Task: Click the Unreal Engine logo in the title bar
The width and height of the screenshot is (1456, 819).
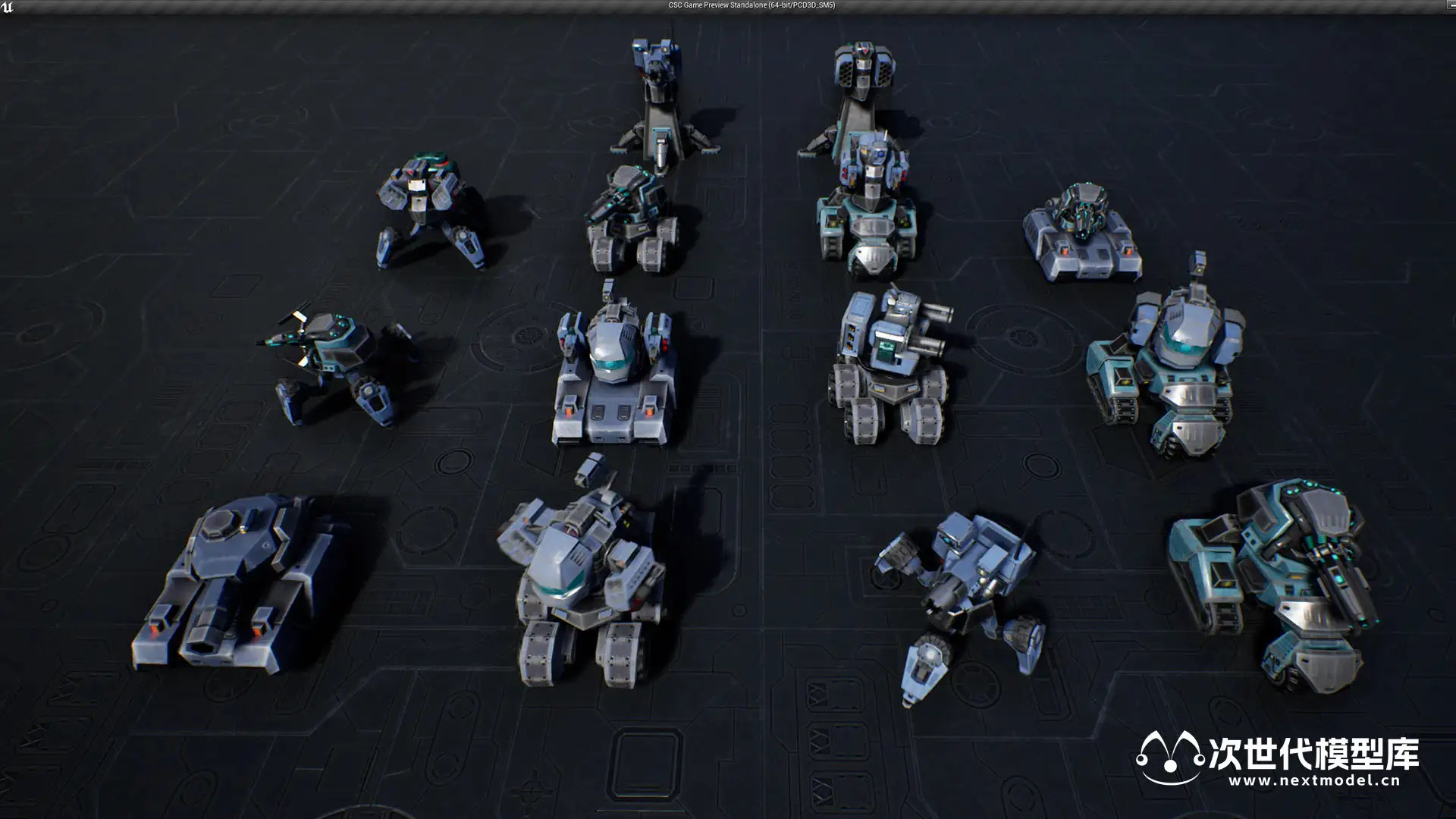Action: click(x=8, y=7)
